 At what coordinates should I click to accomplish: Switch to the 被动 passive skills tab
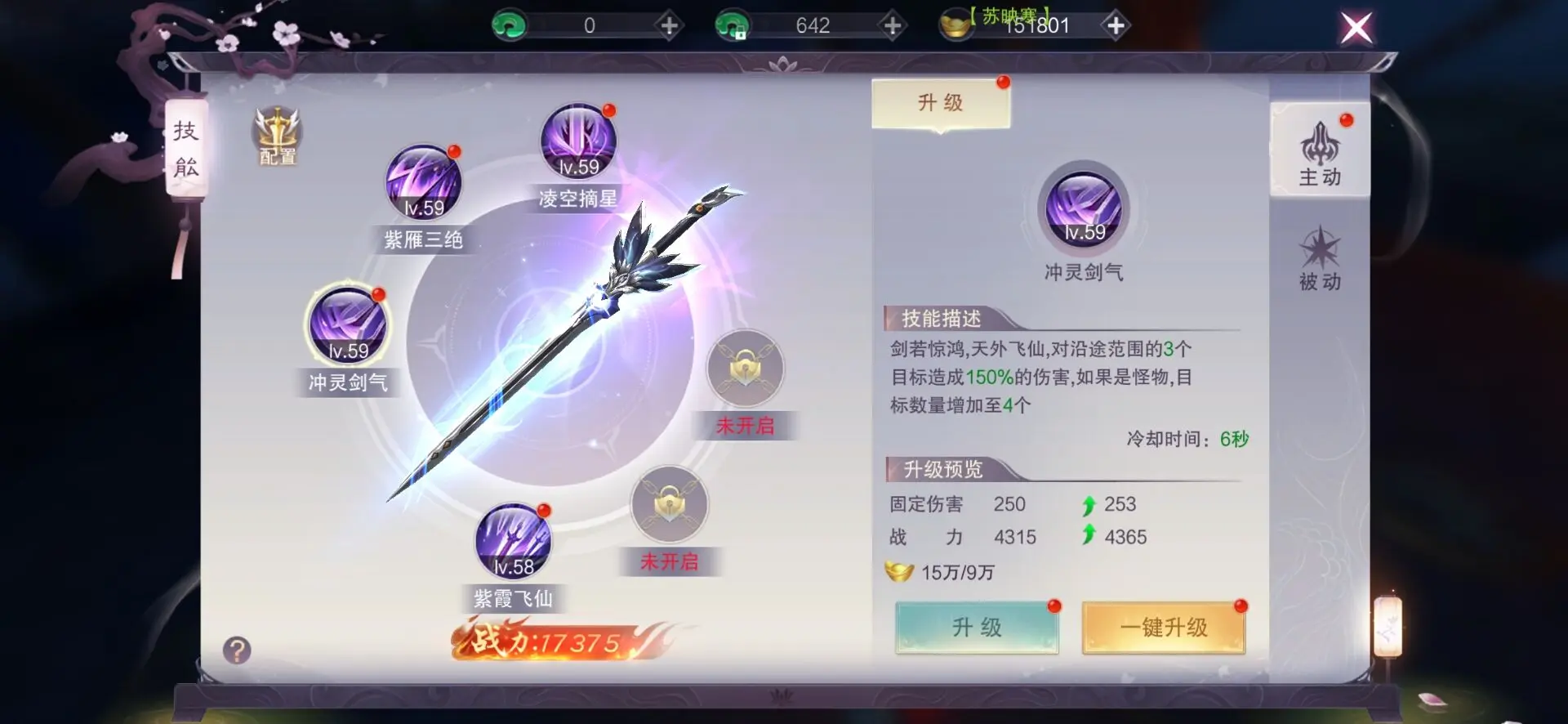(x=1321, y=261)
